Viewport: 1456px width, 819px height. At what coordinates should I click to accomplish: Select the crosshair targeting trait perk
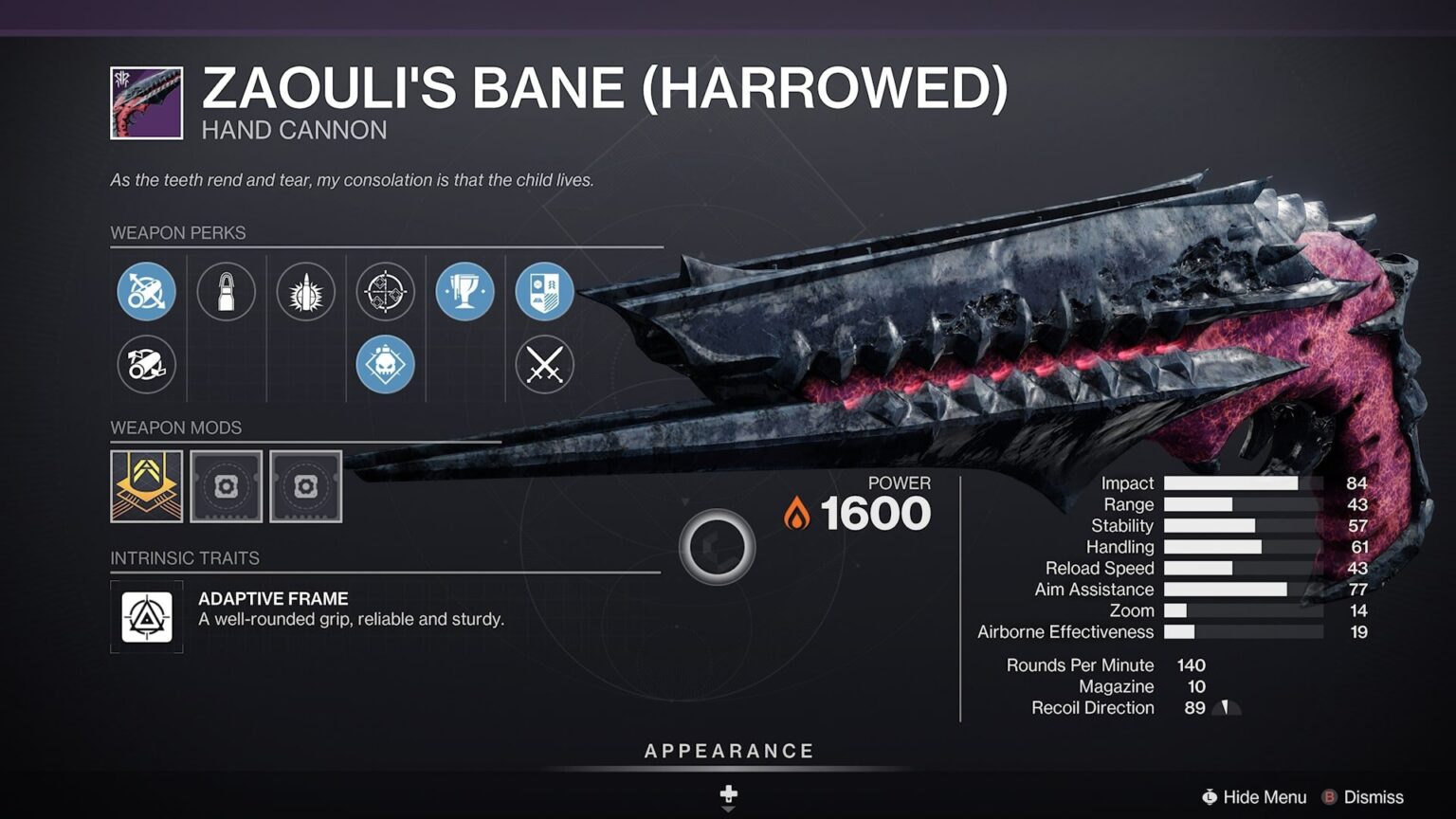384,292
